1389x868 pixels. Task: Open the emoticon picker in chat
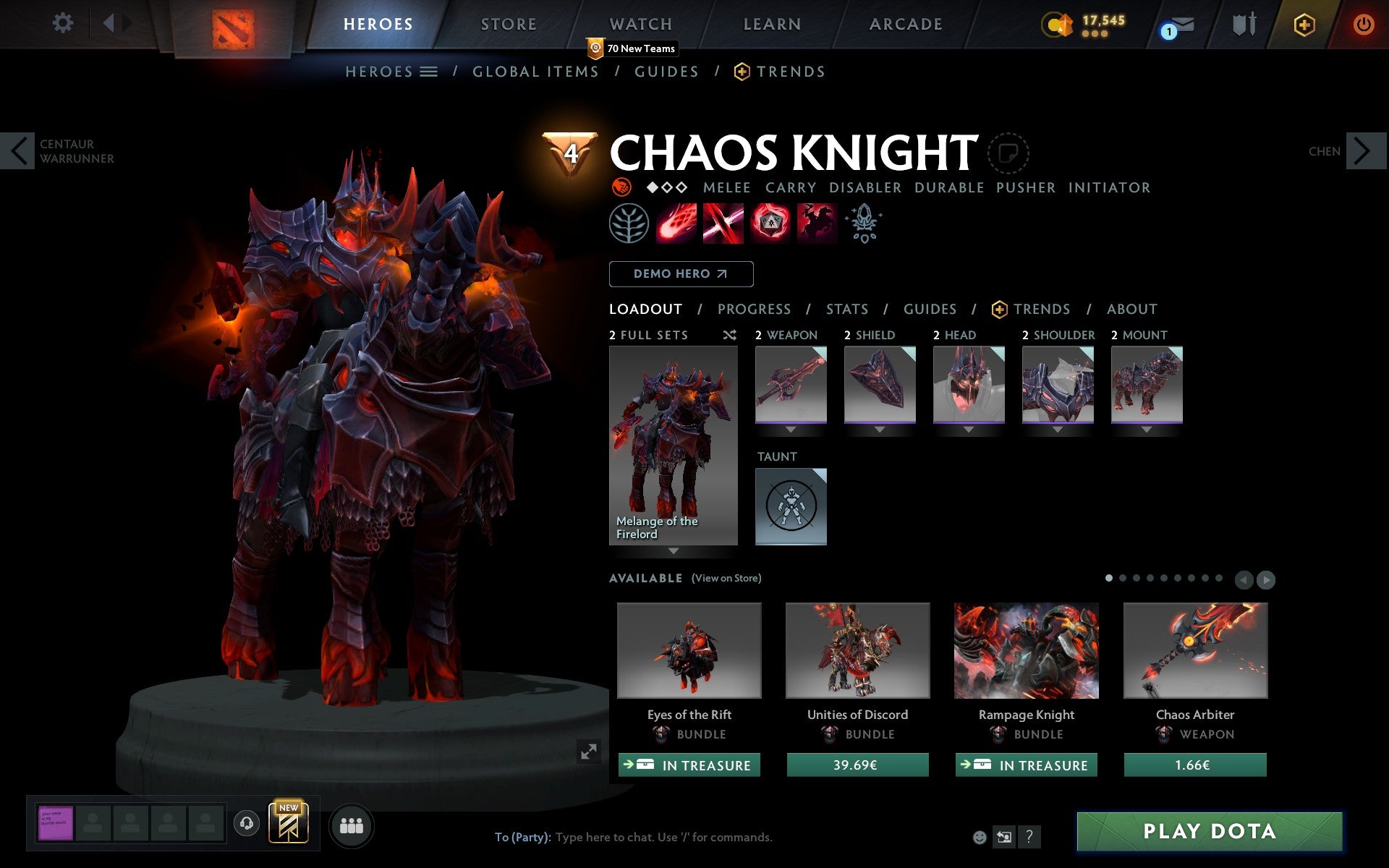pyautogui.click(x=981, y=837)
